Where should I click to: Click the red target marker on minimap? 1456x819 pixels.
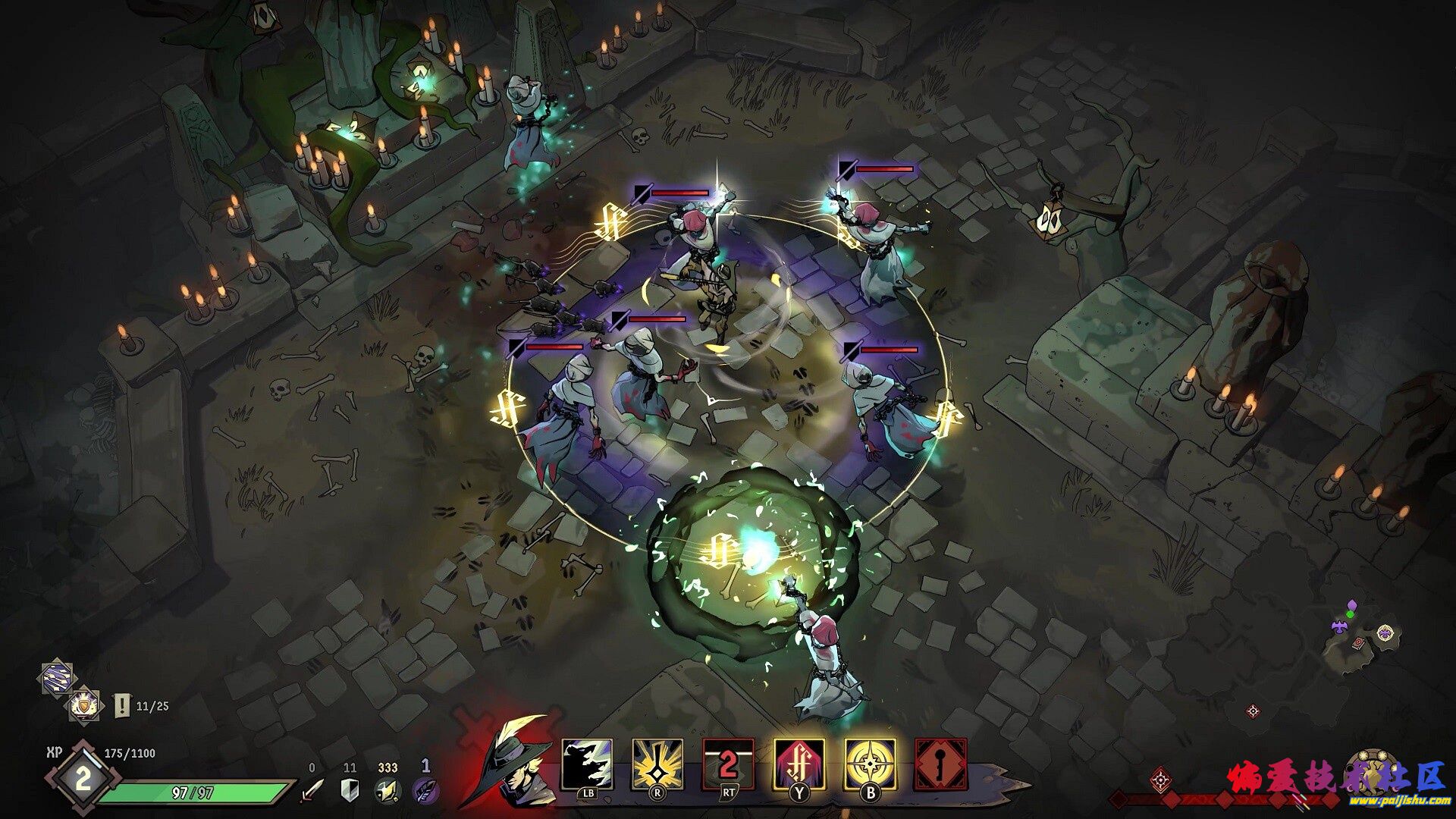pos(1253,711)
